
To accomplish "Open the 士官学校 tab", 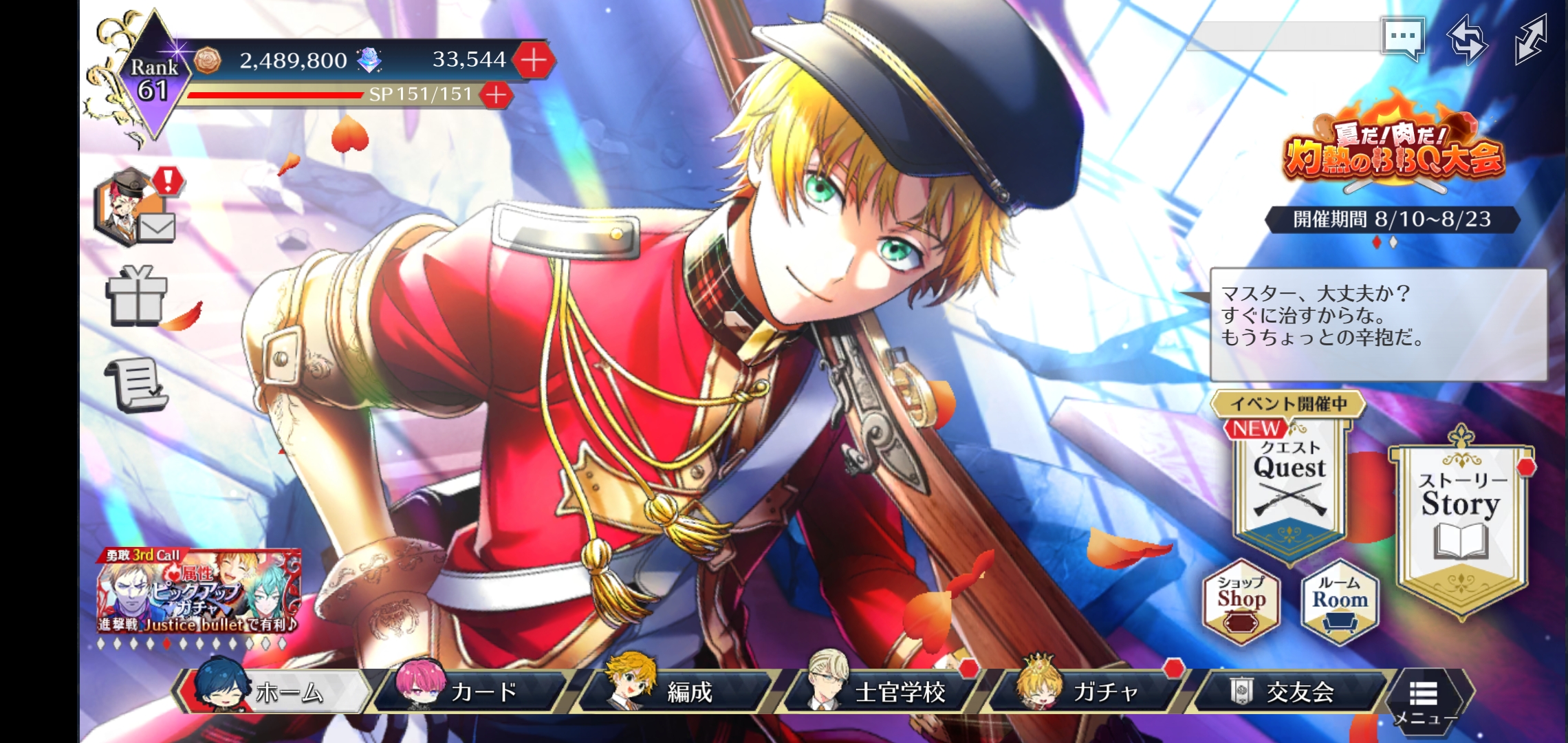I will (x=884, y=691).
